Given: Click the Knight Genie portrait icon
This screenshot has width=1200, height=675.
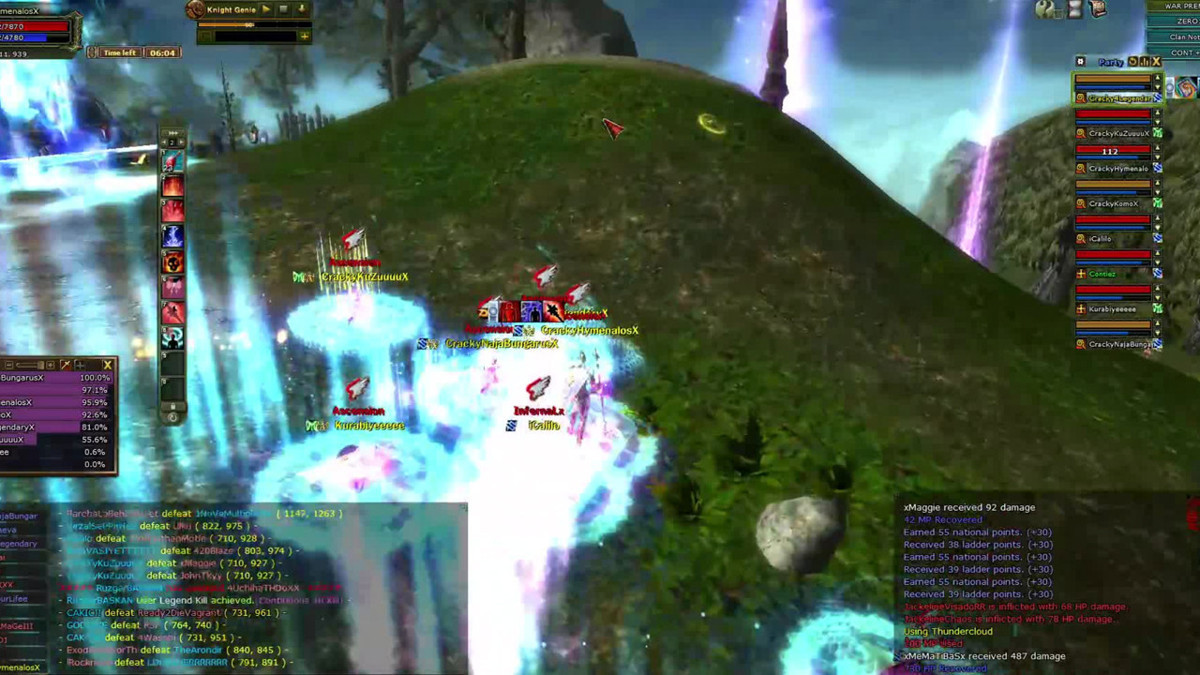Looking at the screenshot, I should (195, 10).
